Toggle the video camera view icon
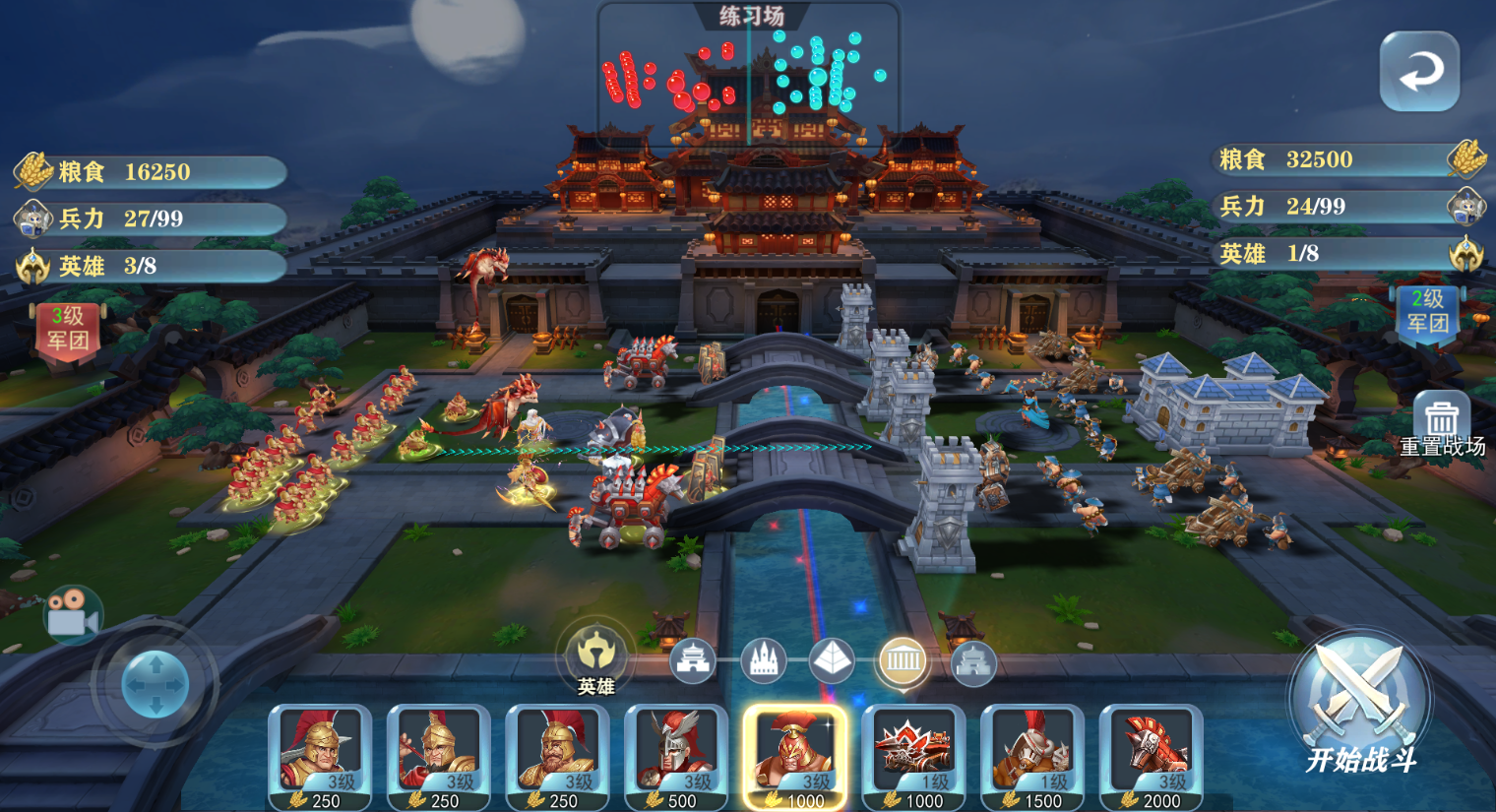 [x=73, y=615]
